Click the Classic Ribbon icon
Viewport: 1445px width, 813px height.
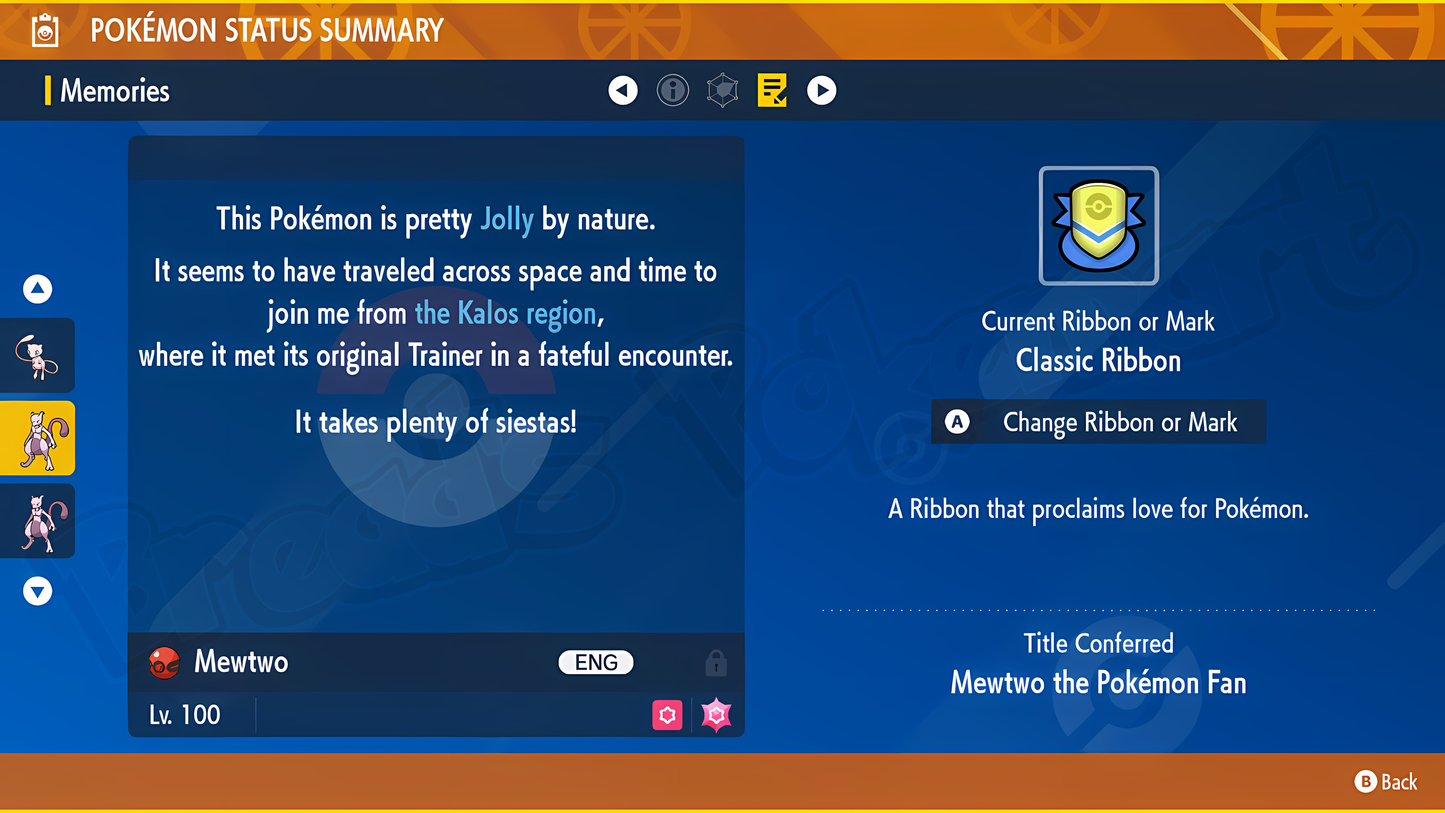(1098, 226)
